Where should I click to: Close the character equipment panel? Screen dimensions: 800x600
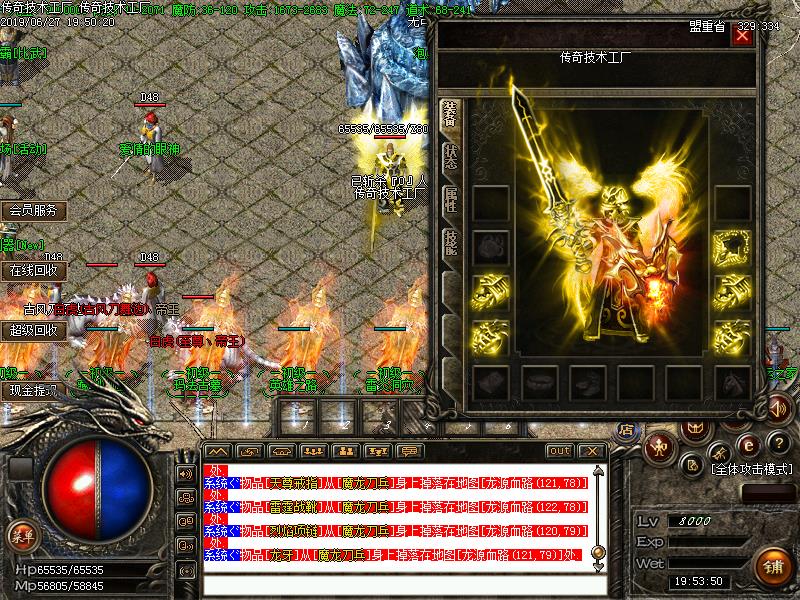tap(742, 36)
